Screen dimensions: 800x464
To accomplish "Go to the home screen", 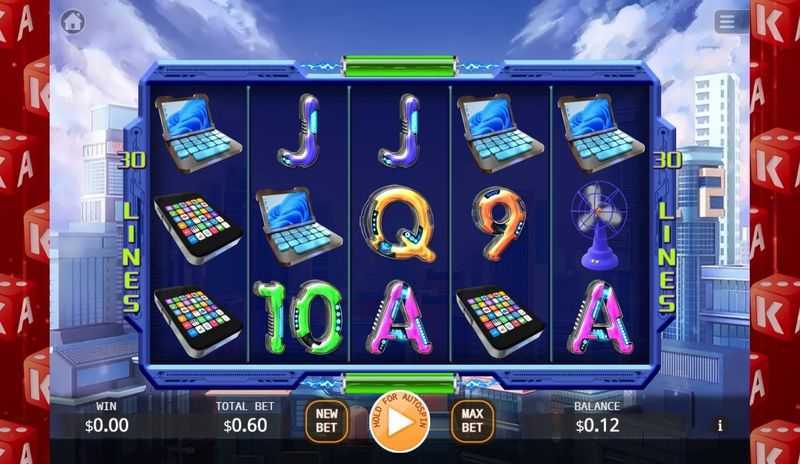I will [72, 21].
